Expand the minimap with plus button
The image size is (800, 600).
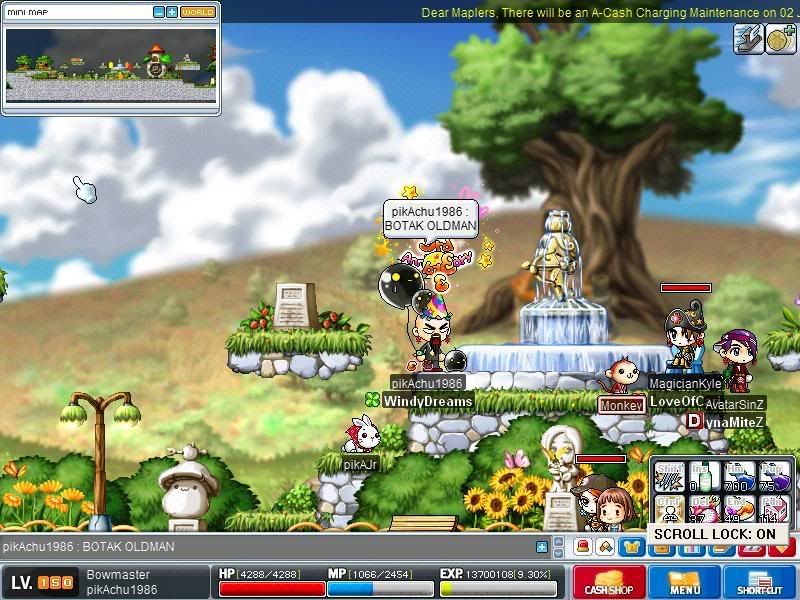172,12
